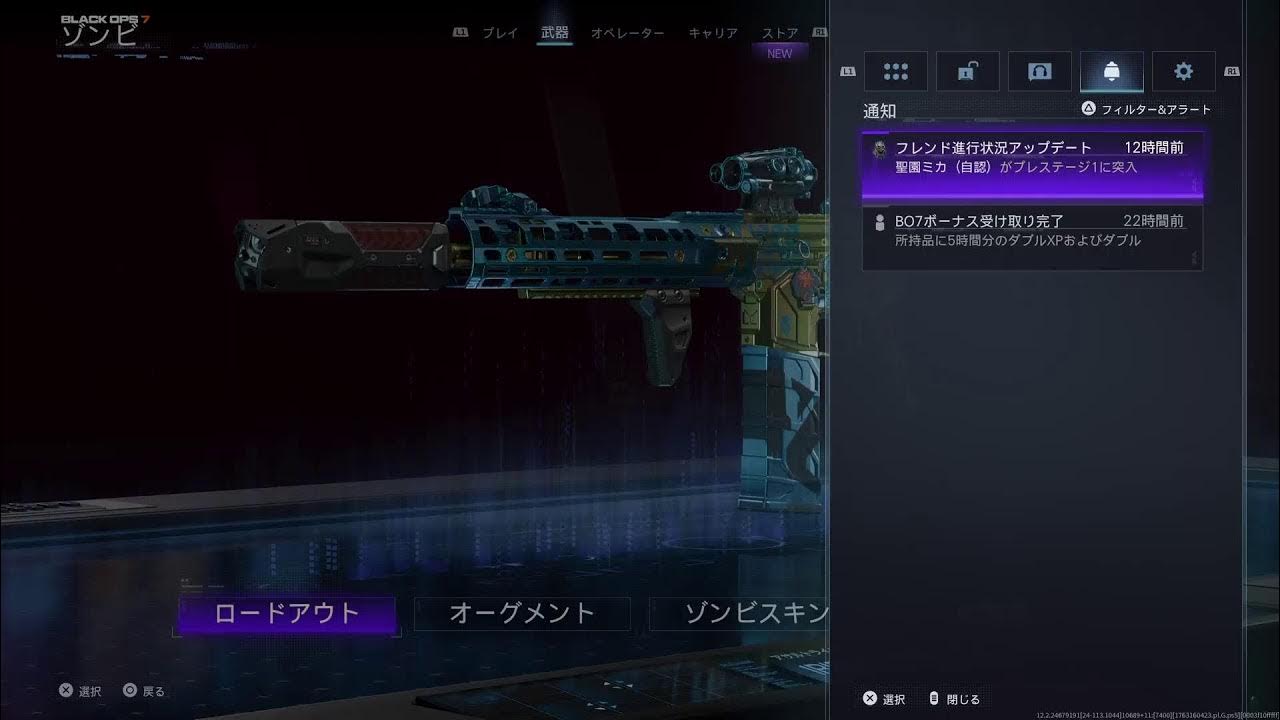Viewport: 1280px width, 720px height.
Task: Open the settings gear icon
Action: click(x=1183, y=70)
